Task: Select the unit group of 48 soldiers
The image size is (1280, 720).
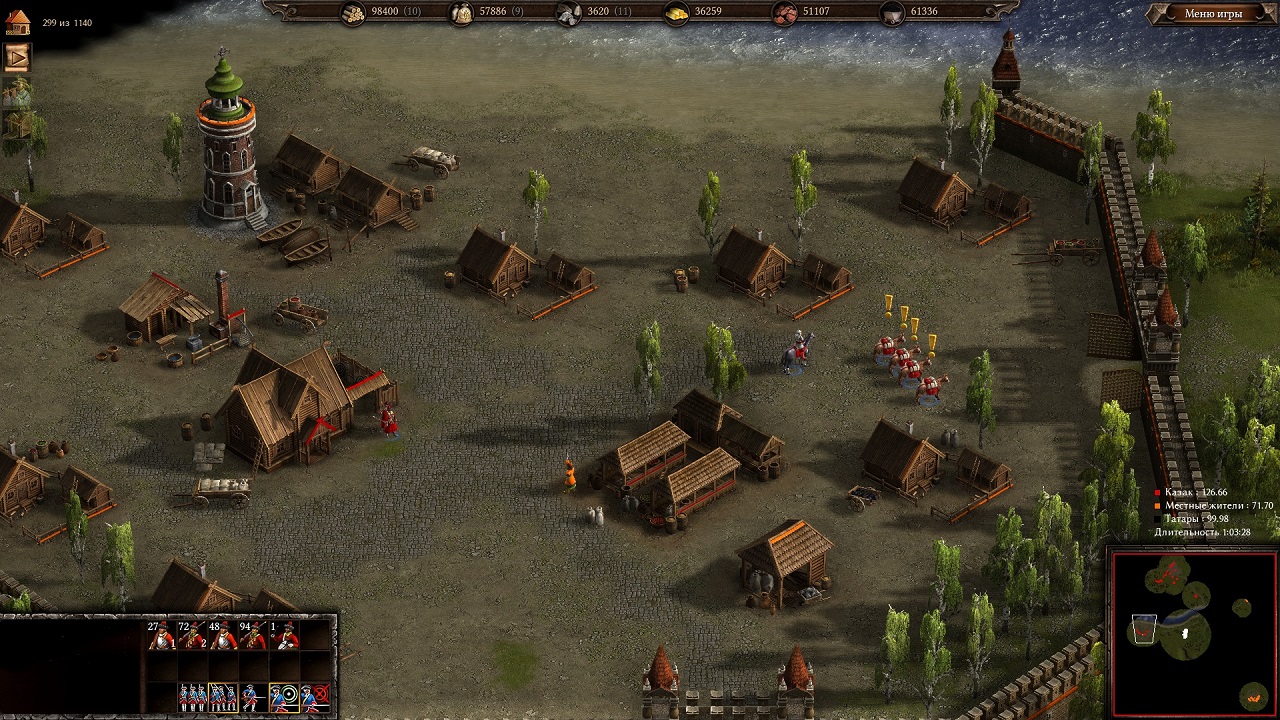Action: pyautogui.click(x=223, y=635)
